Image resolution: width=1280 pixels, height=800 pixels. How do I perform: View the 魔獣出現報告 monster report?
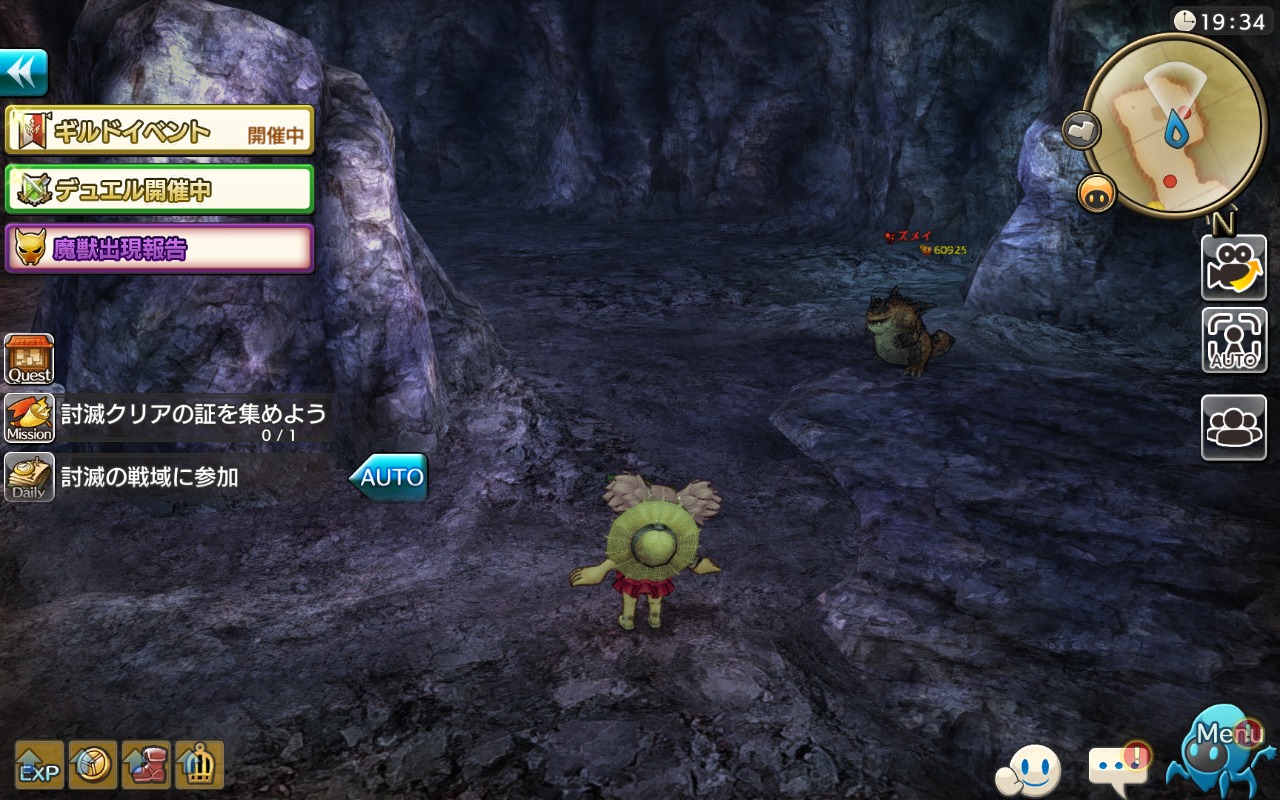coord(160,248)
